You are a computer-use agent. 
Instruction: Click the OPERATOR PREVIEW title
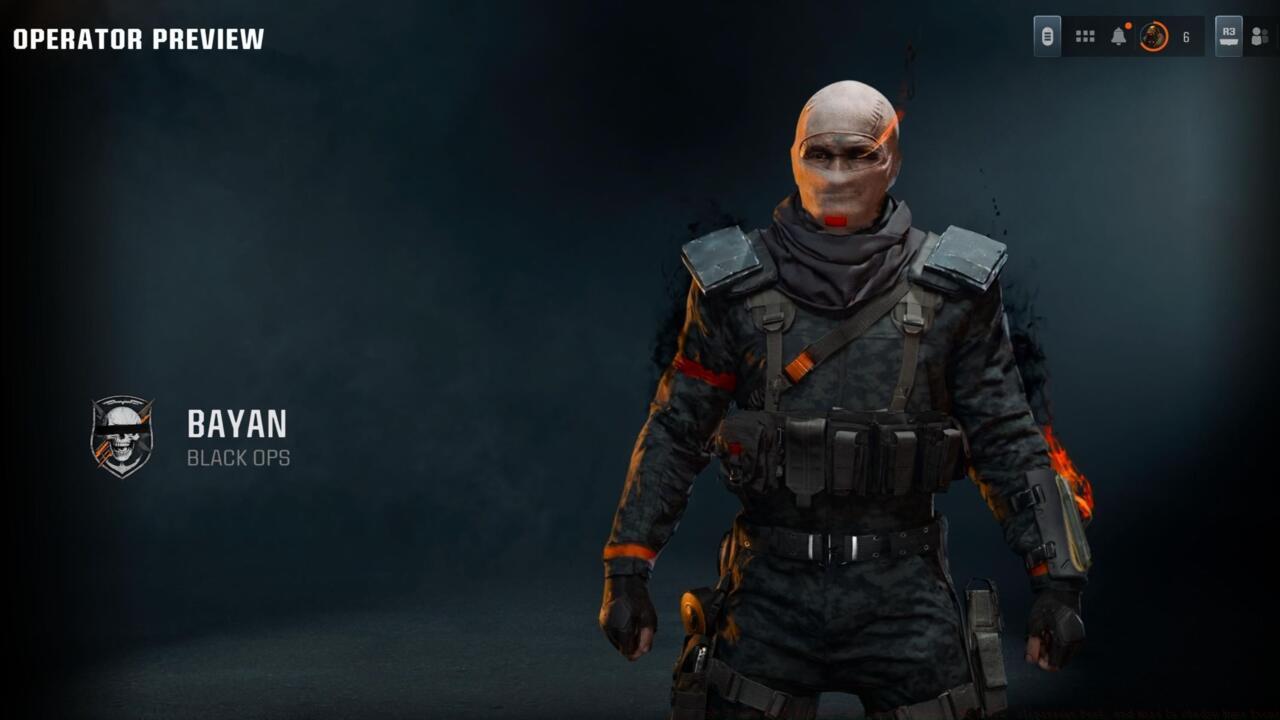click(x=138, y=41)
